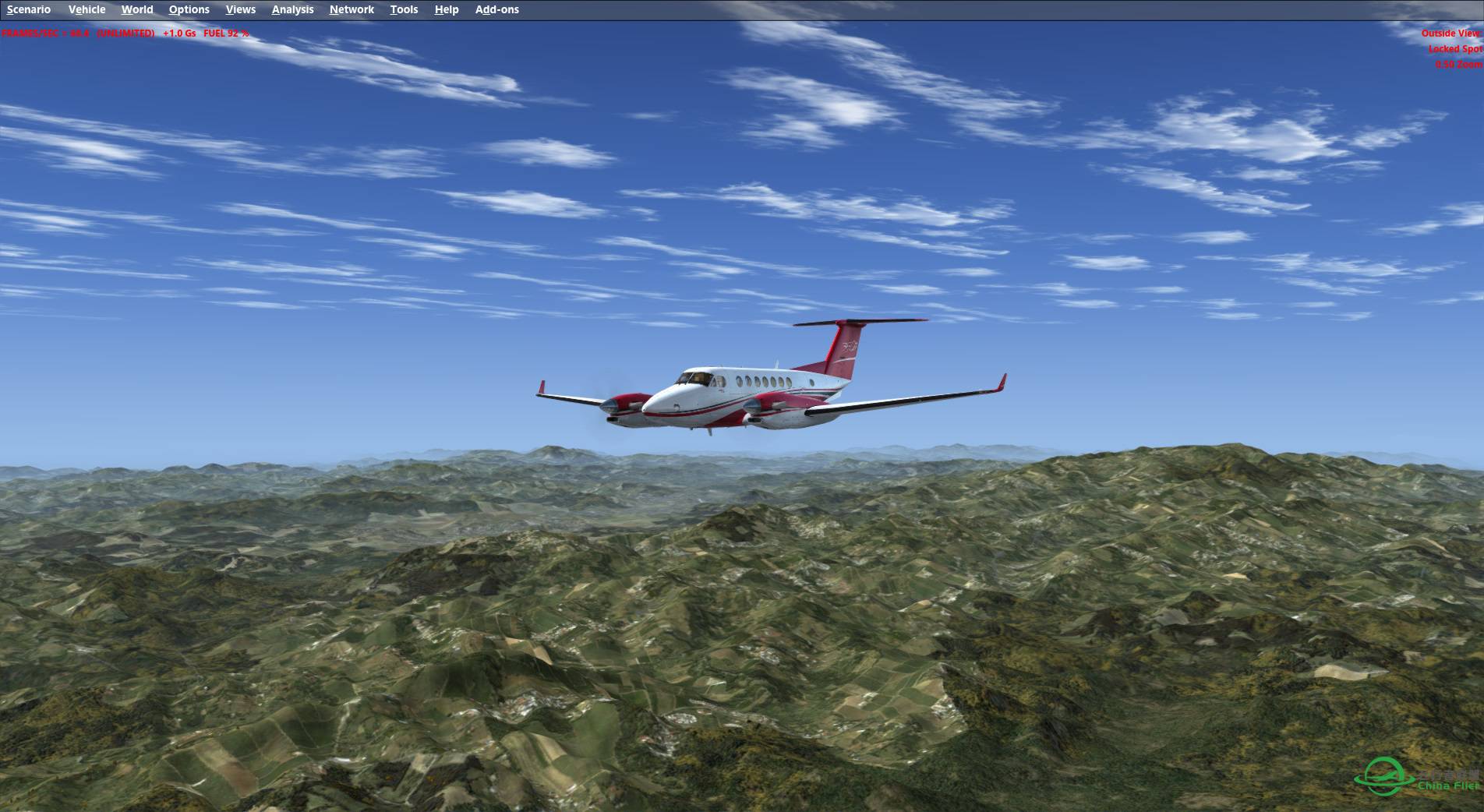This screenshot has width=1484, height=812.
Task: Show the Options menu
Action: pyautogui.click(x=189, y=9)
